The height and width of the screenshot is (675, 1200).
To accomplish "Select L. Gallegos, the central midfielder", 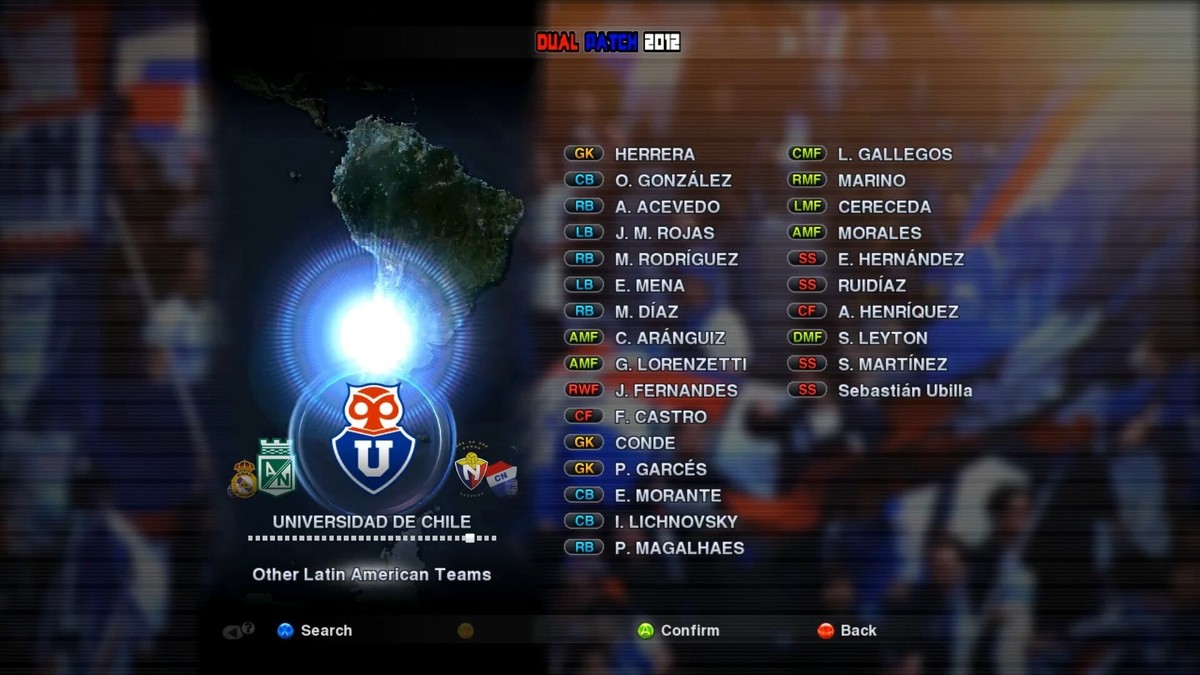I will point(894,154).
